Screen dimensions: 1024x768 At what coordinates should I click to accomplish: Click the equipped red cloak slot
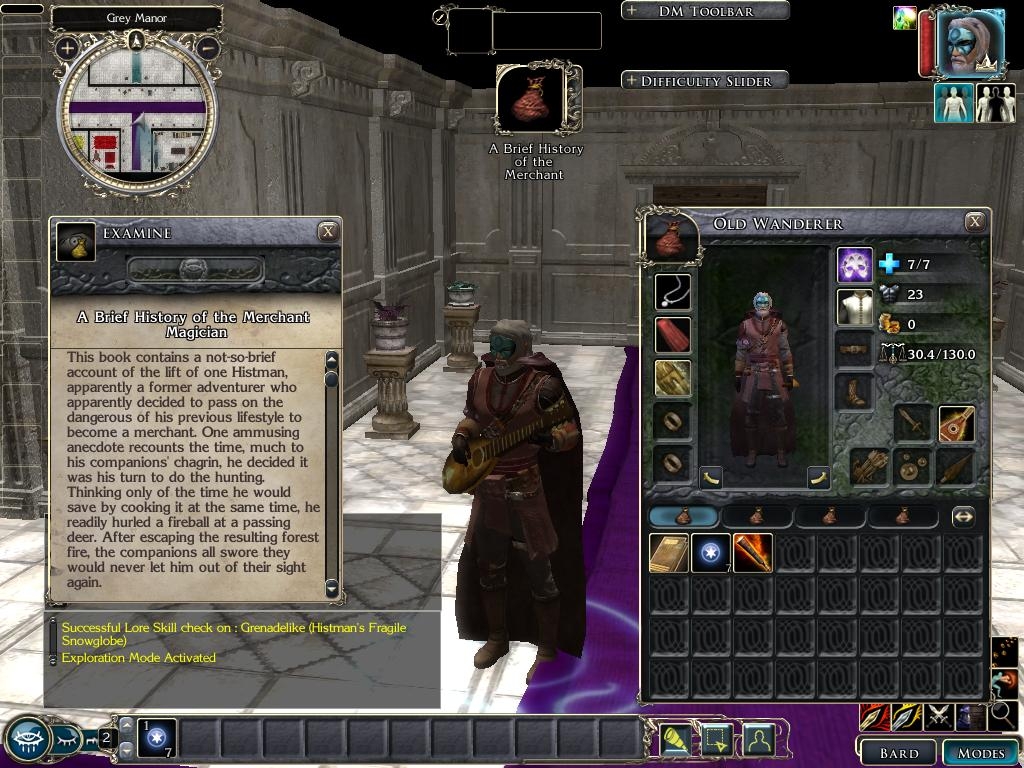pos(673,335)
